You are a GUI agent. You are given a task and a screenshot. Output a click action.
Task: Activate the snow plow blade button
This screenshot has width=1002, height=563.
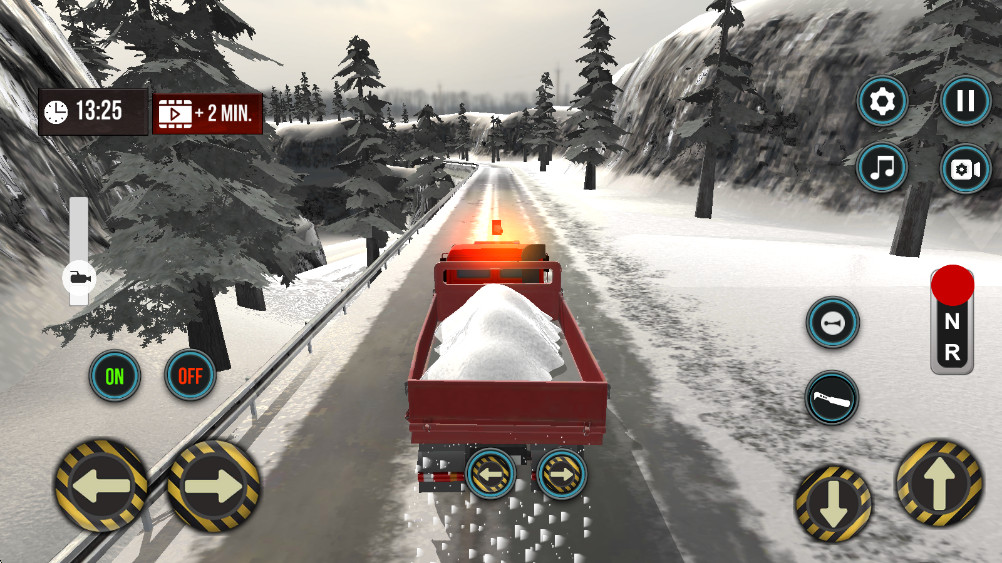pos(832,398)
